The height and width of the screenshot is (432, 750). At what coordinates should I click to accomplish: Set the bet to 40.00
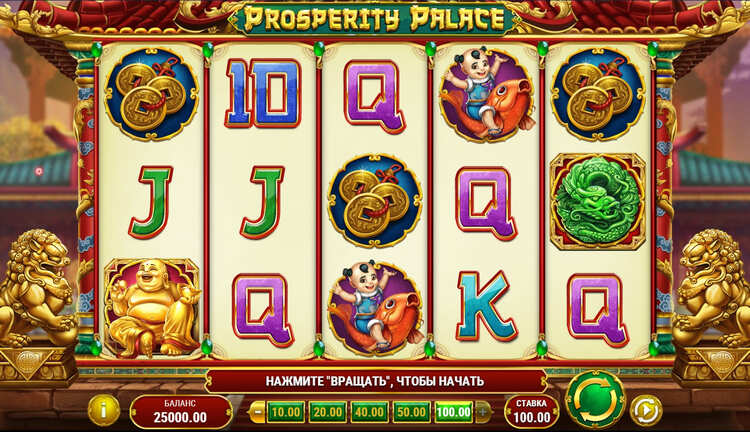coord(369,411)
